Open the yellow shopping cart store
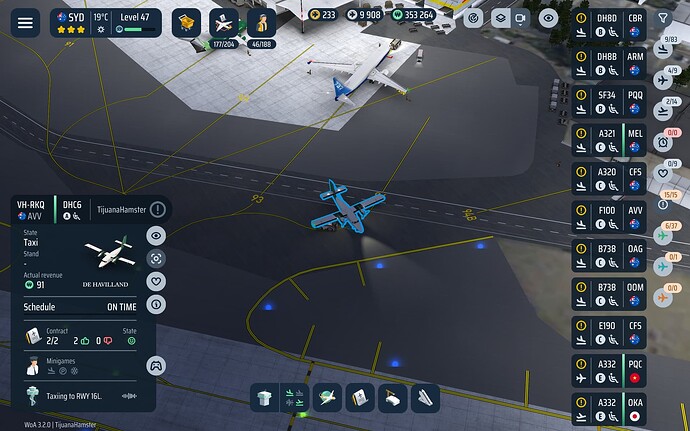 click(x=187, y=22)
